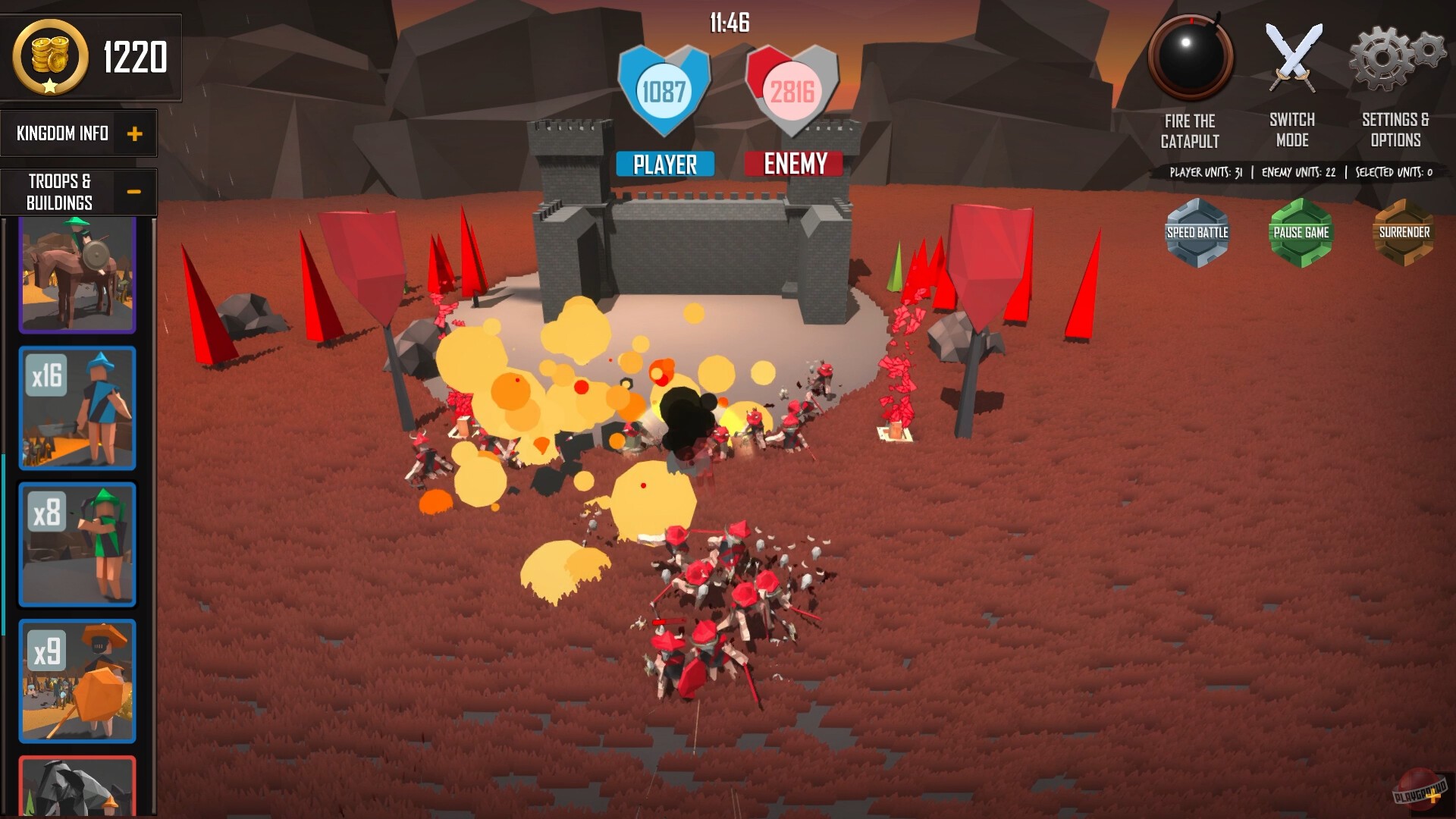Toggle selection of the x9 orange shield troops
1456x819 pixels.
click(77, 680)
